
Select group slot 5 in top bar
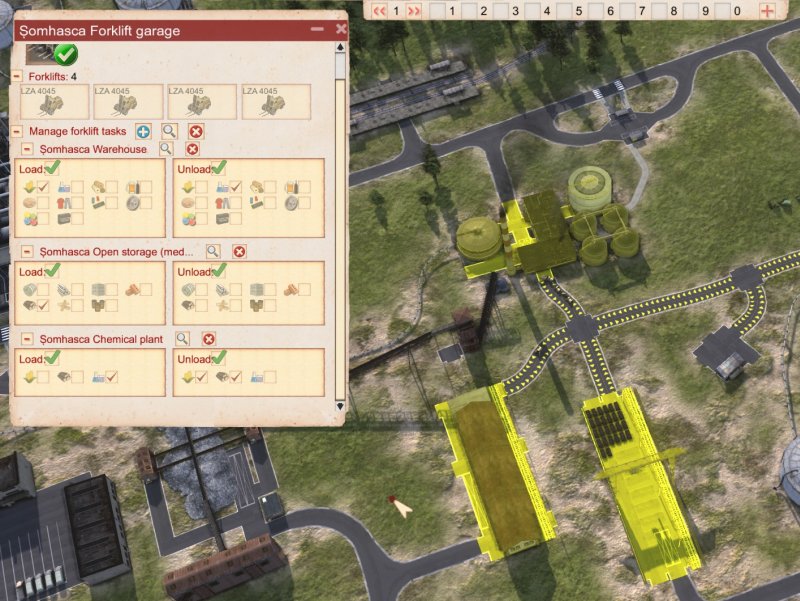[x=580, y=11]
